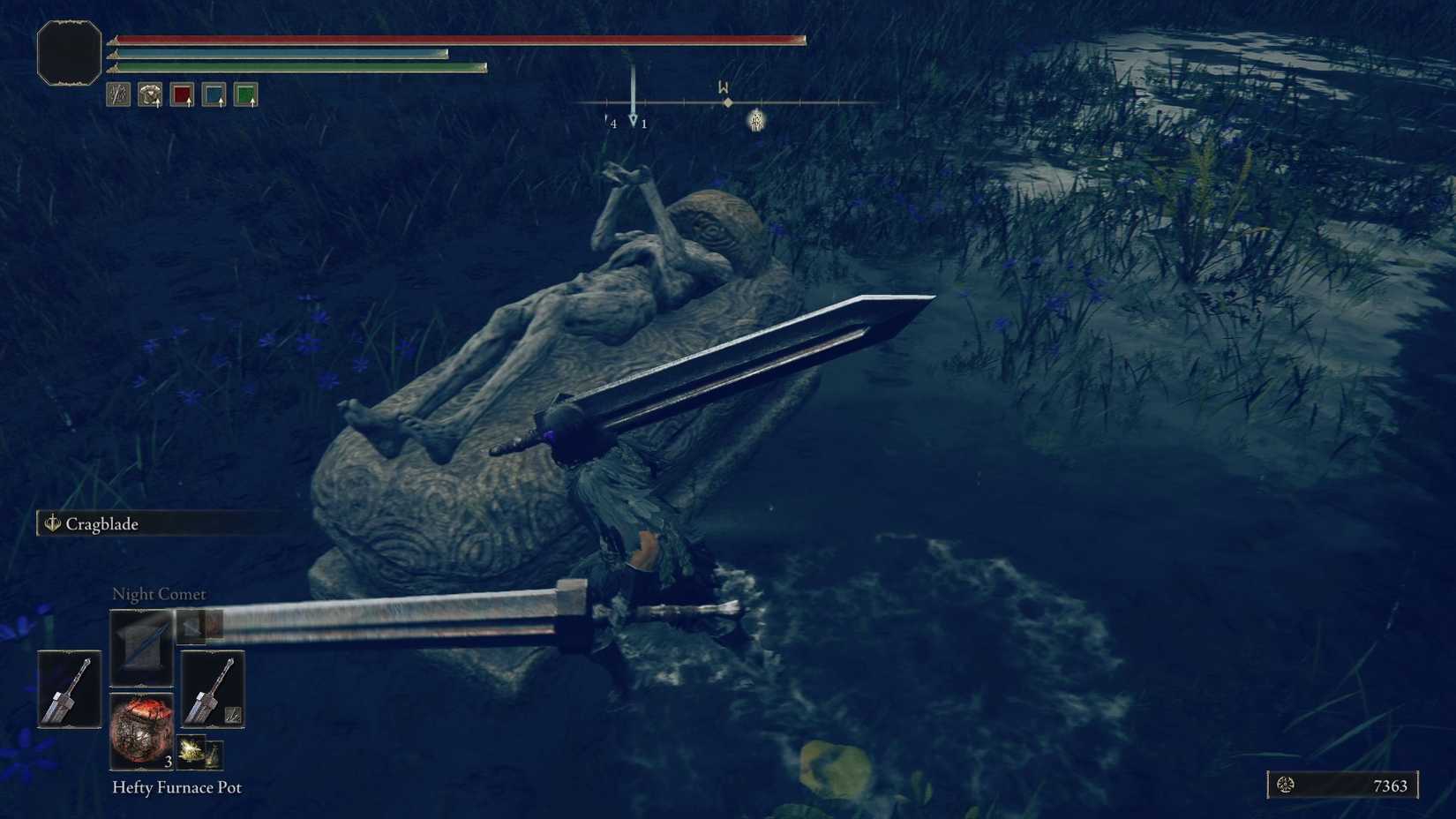Screen dimensions: 1456x819
Task: Toggle the blue defense buff status square
Action: click(x=215, y=94)
